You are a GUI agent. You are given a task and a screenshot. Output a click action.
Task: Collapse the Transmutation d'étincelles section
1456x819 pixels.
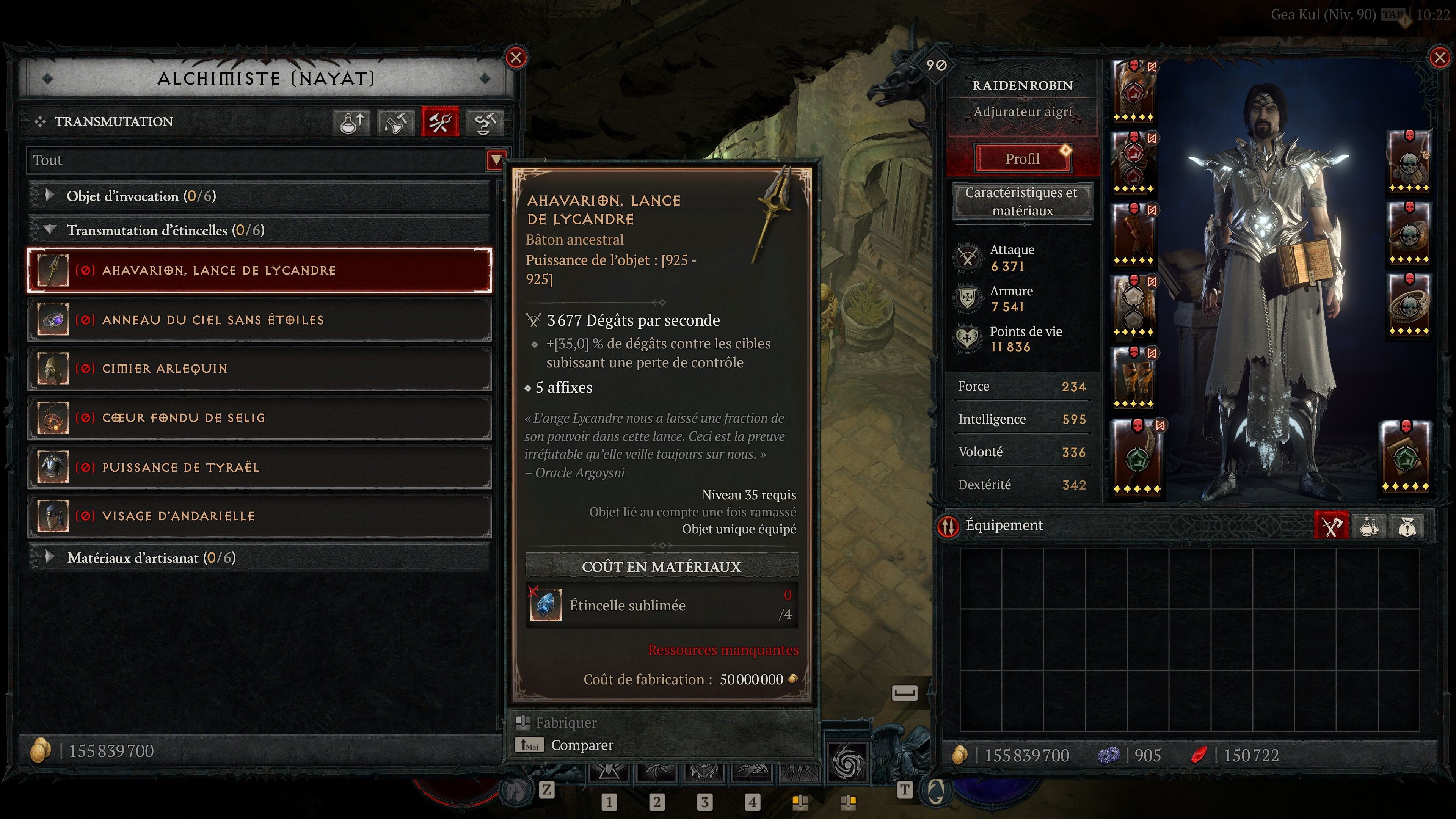click(x=50, y=230)
